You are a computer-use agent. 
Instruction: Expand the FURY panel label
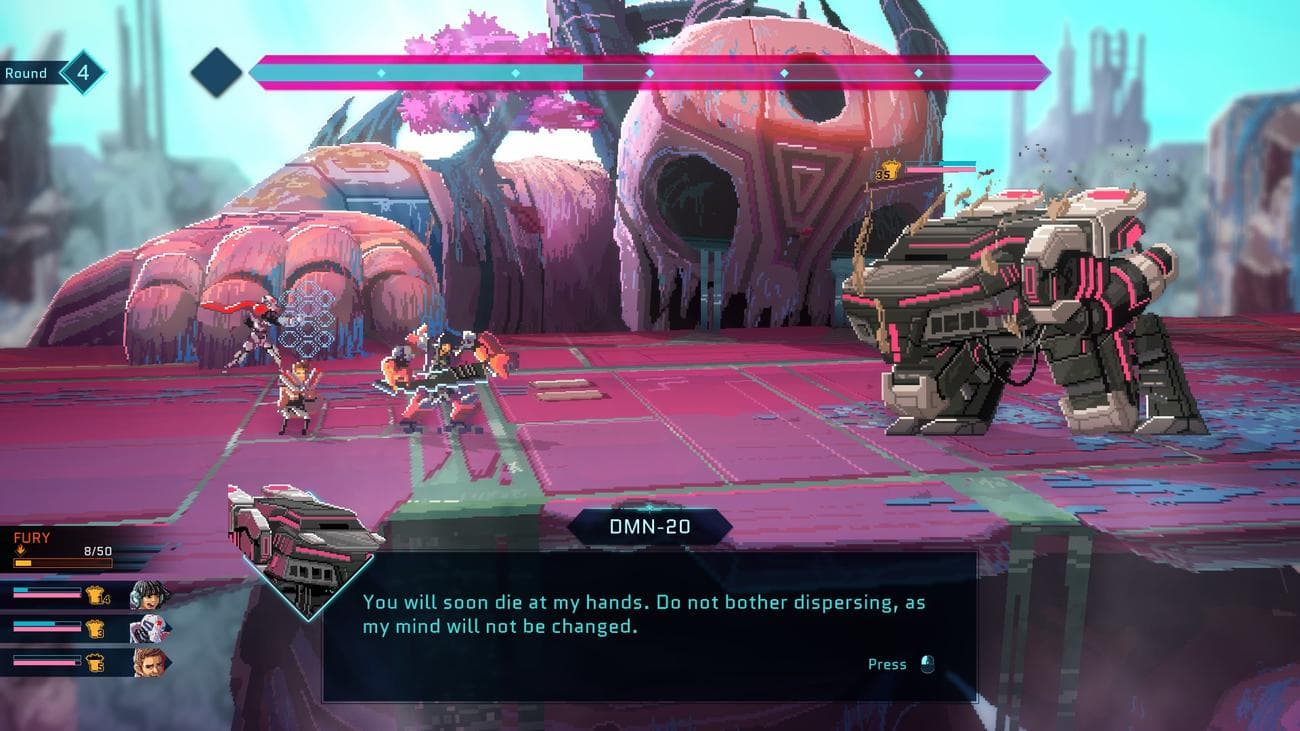31,536
